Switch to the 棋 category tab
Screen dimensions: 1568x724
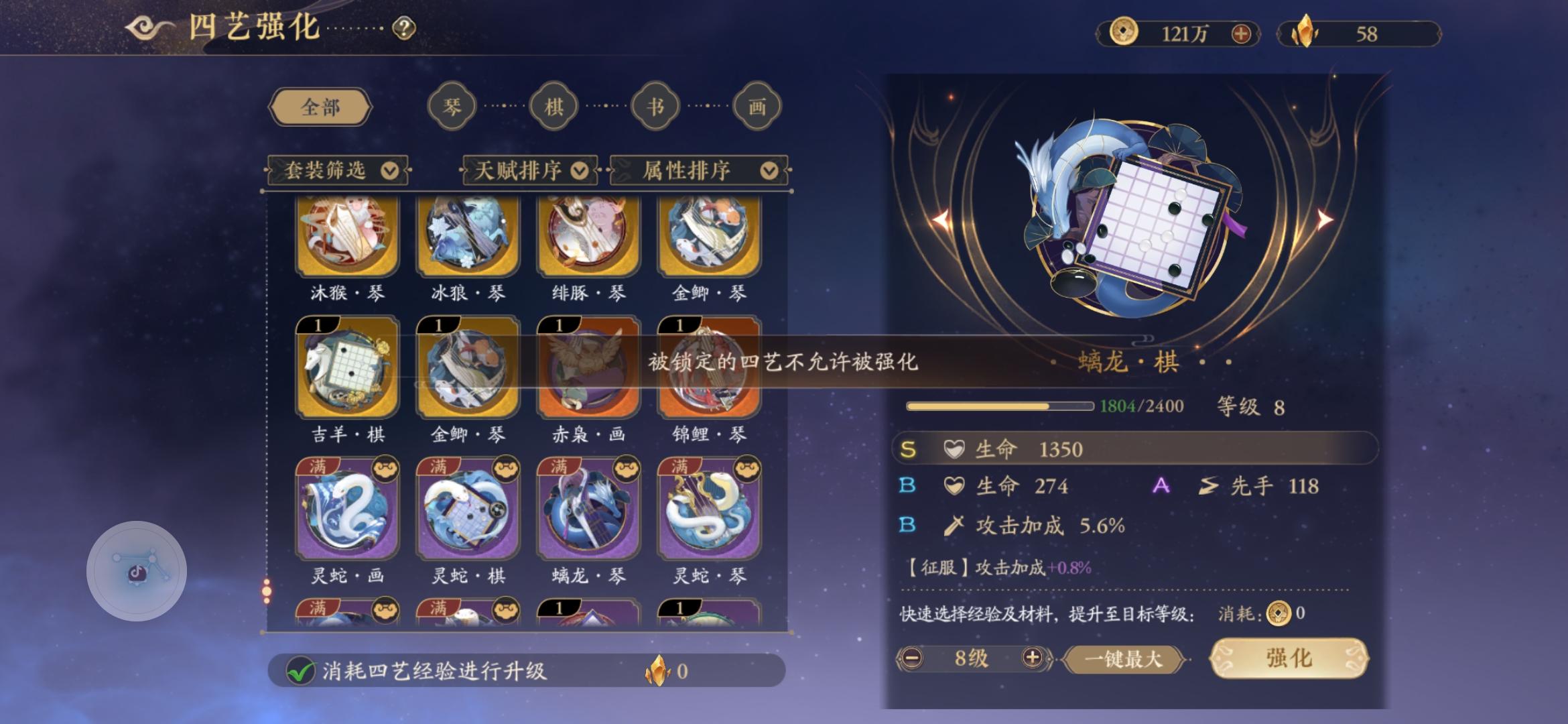point(553,105)
